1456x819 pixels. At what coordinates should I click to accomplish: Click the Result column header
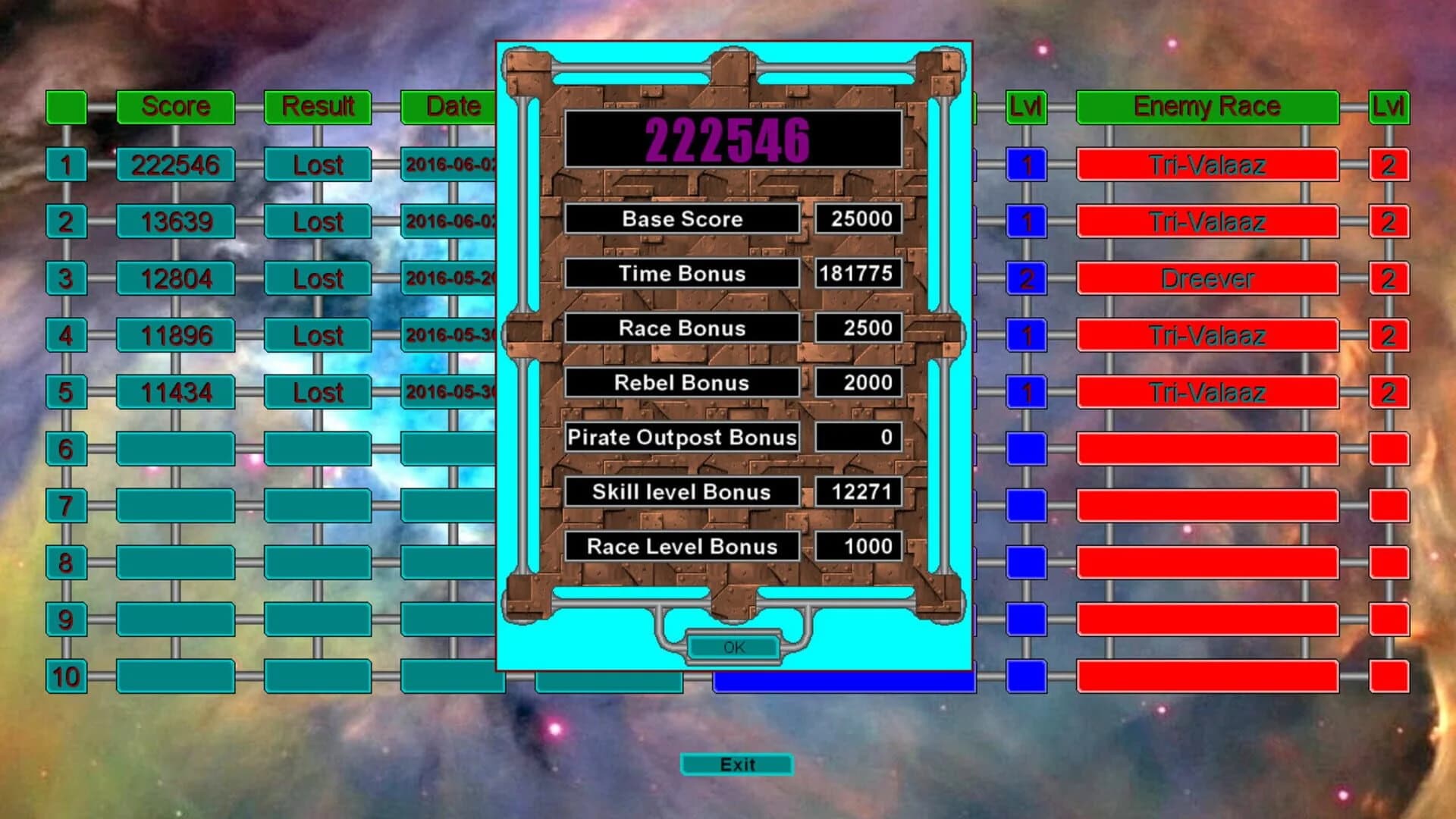coord(316,107)
